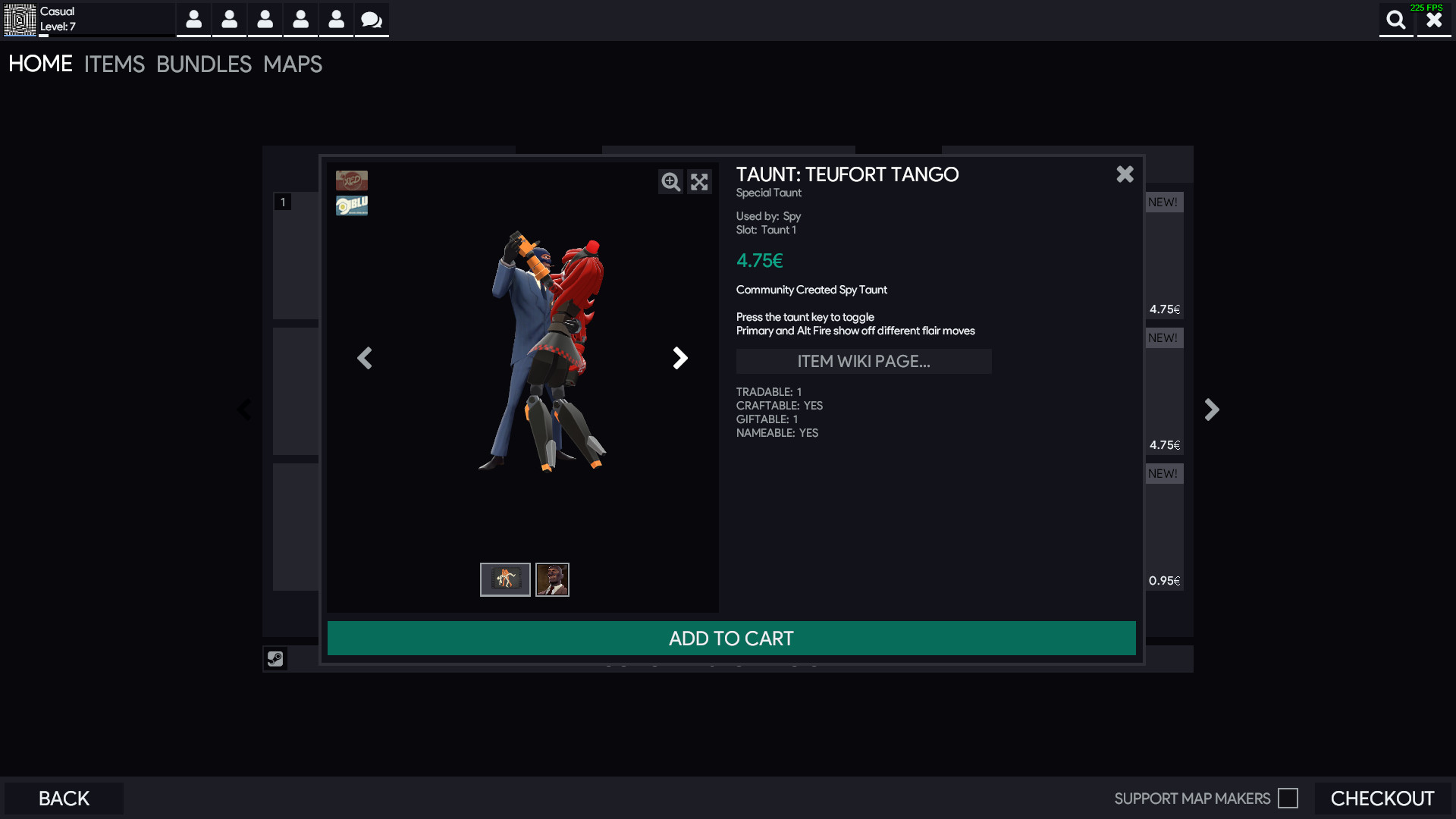
Task: Enable the Support Map Makers checkbox
Action: (1288, 798)
